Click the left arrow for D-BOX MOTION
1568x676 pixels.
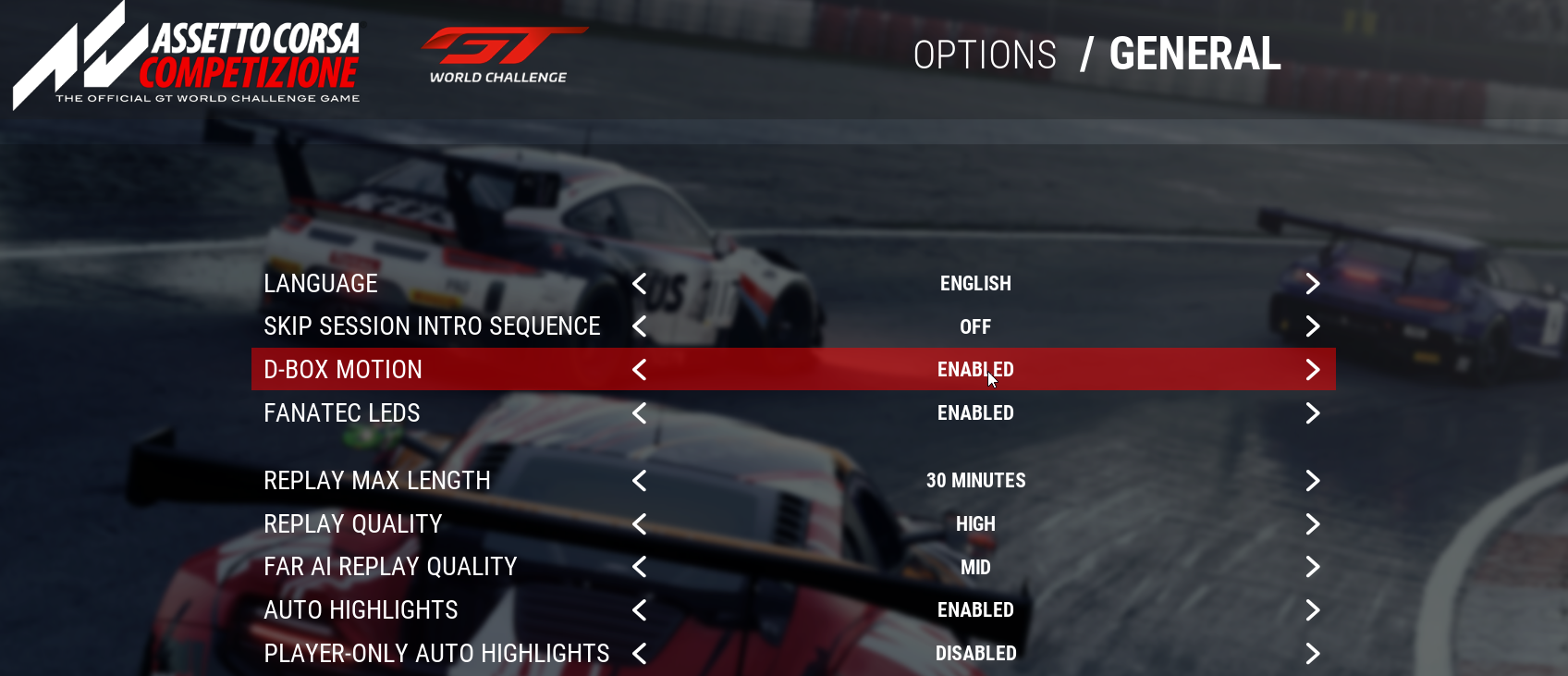click(638, 369)
